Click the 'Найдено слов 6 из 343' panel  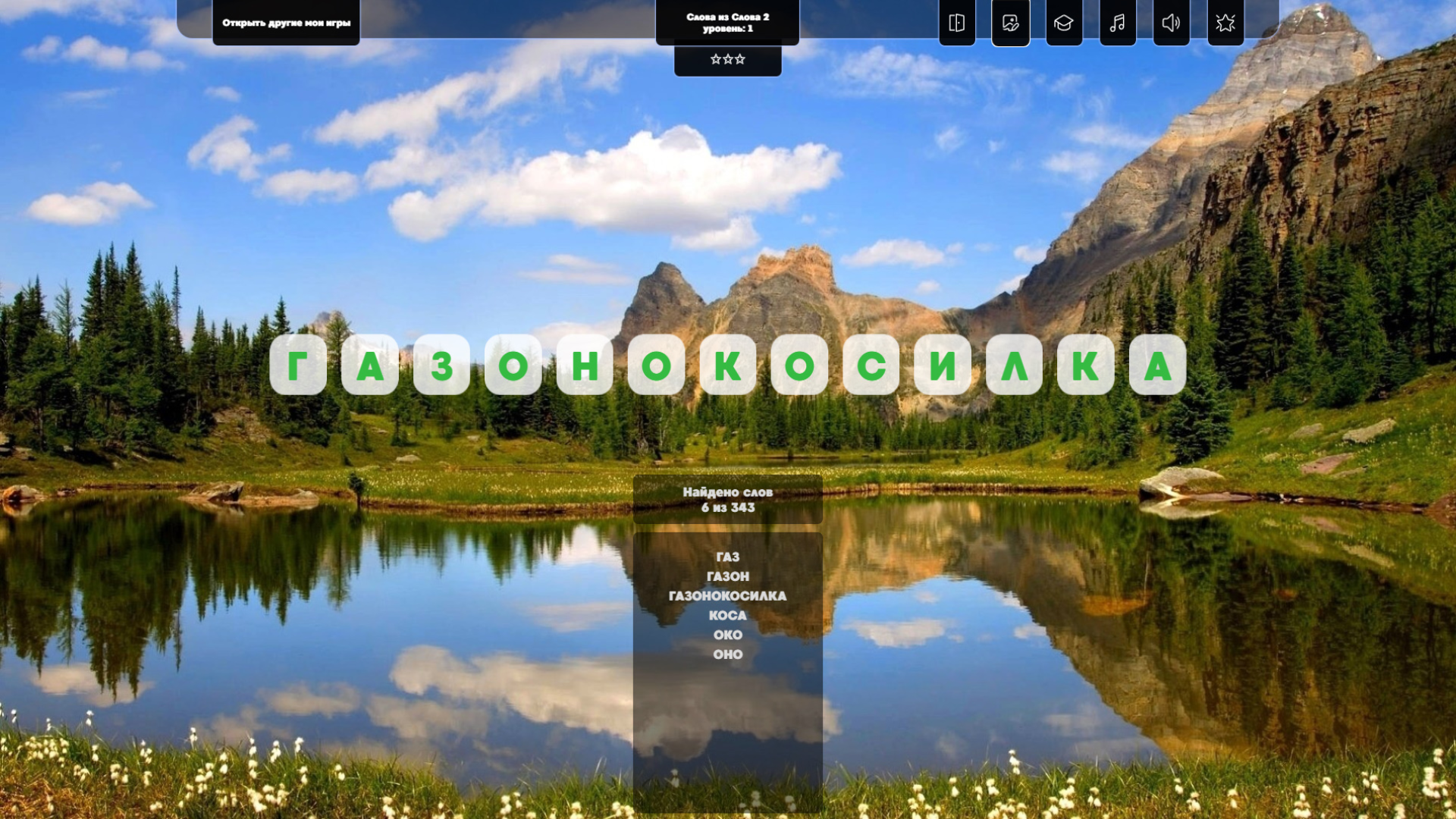click(x=727, y=499)
